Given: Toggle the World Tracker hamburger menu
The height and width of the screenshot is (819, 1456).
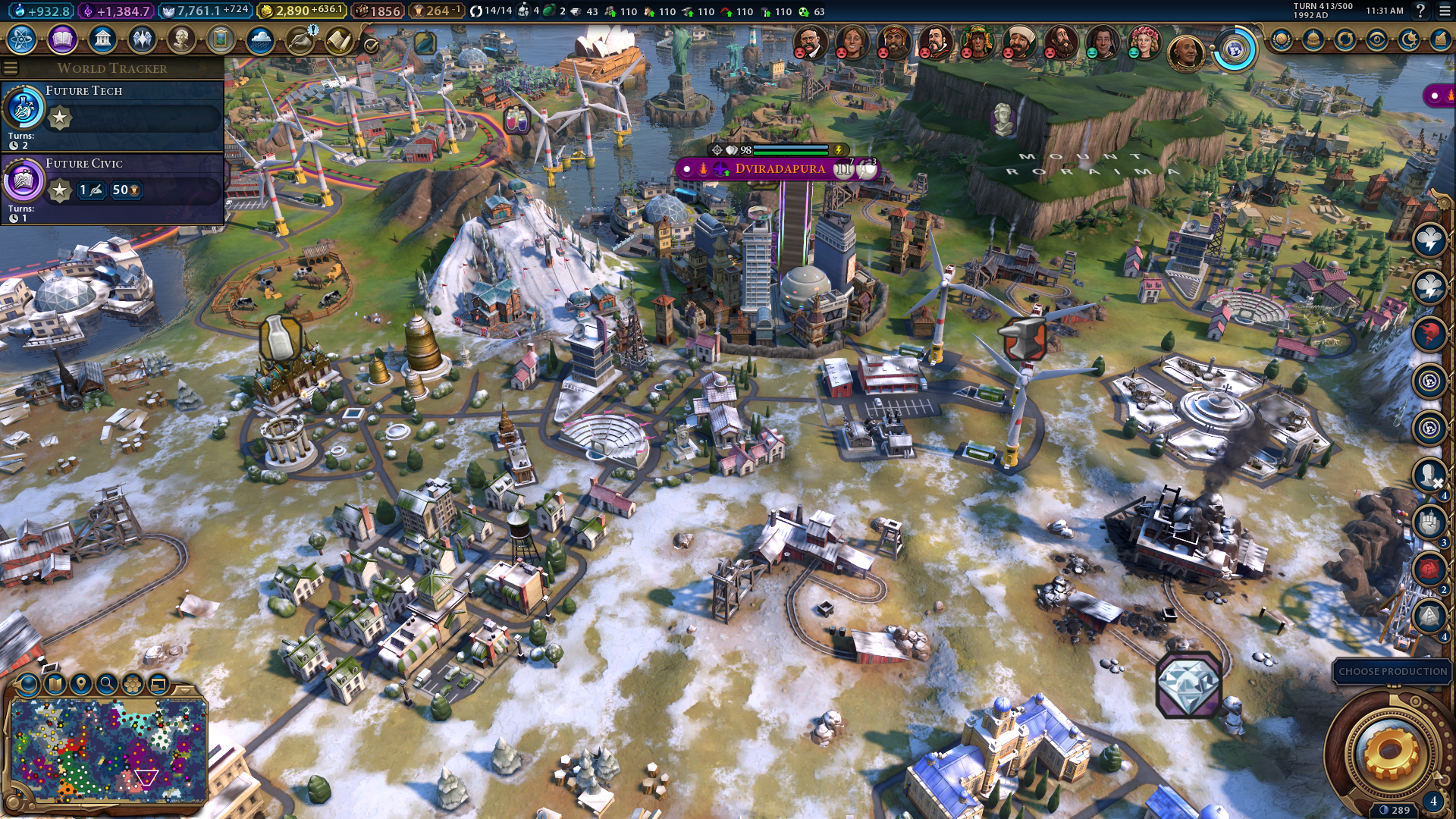Looking at the screenshot, I should tap(11, 68).
